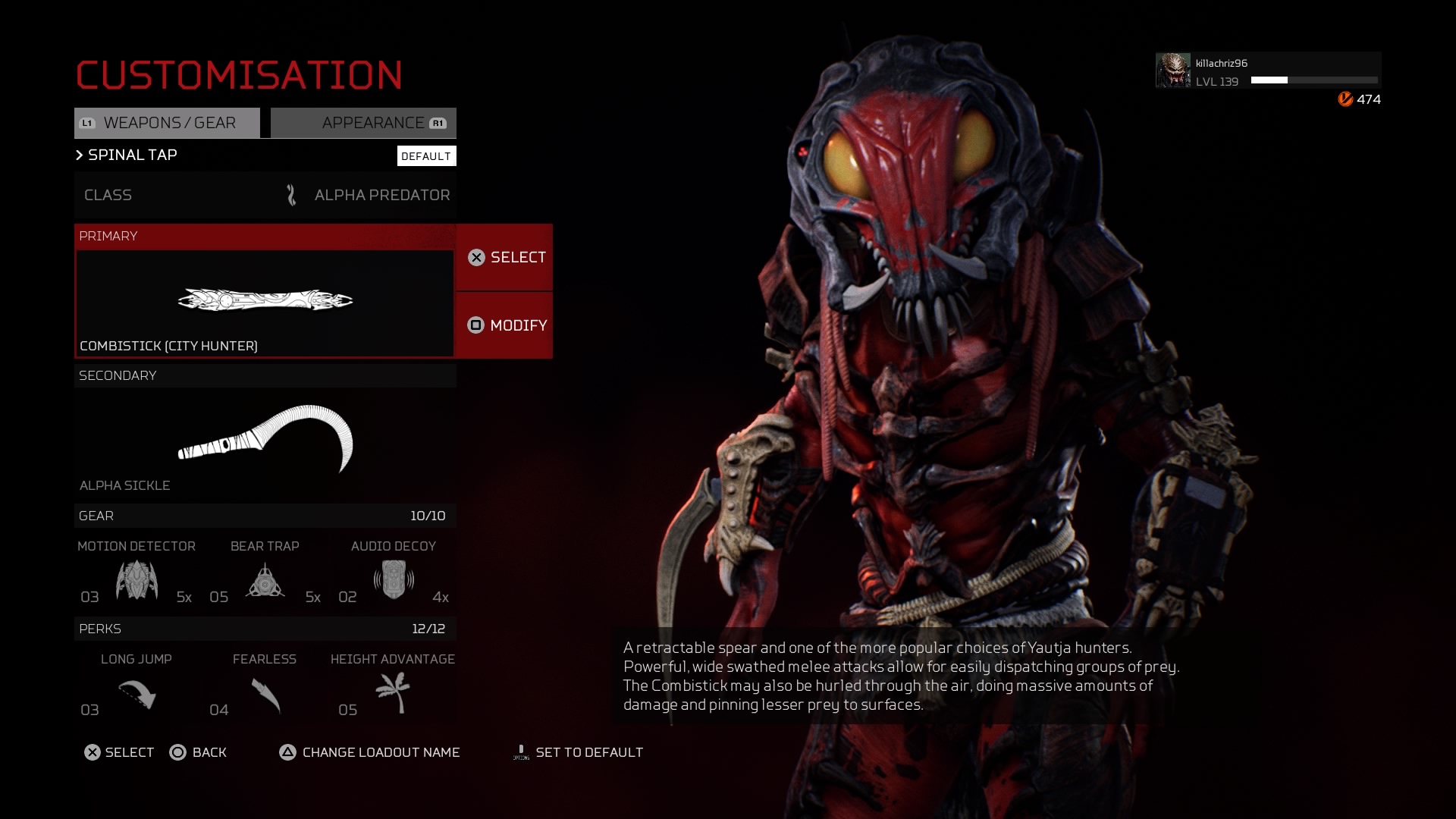Screen dimensions: 1456x819
Task: Set this loadout to default
Action: (x=578, y=752)
